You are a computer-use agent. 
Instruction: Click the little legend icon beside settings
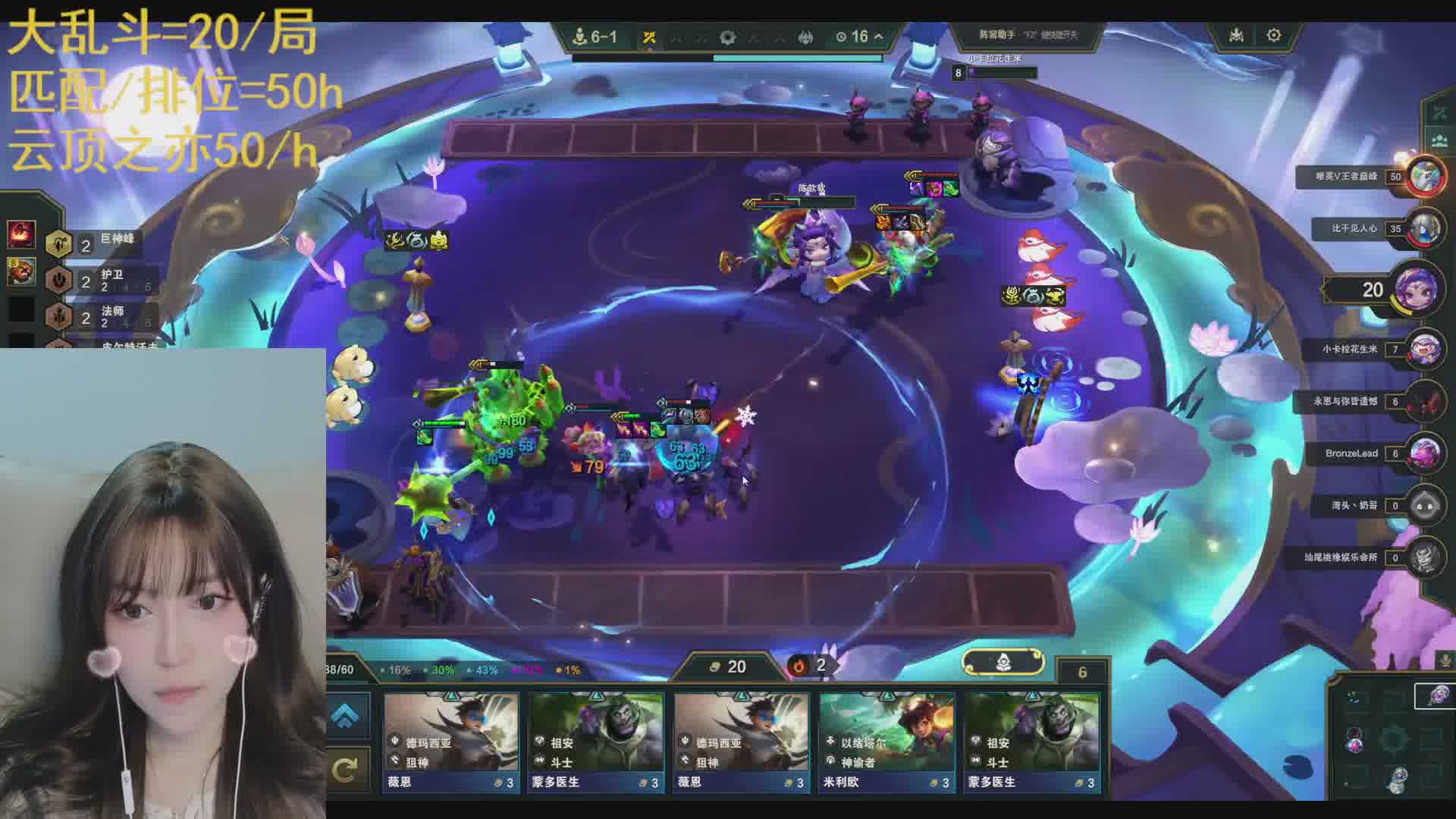1236,36
